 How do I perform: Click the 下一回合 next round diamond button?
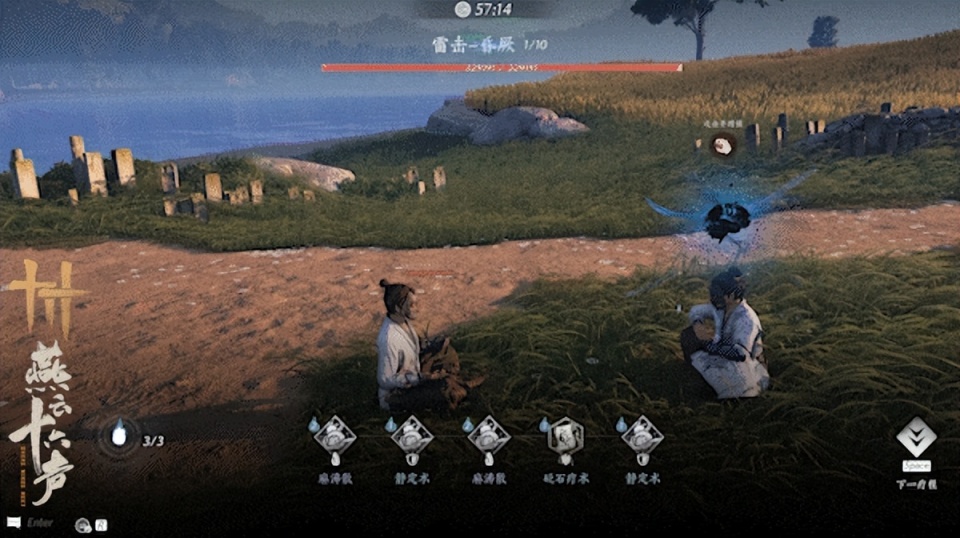915,437
